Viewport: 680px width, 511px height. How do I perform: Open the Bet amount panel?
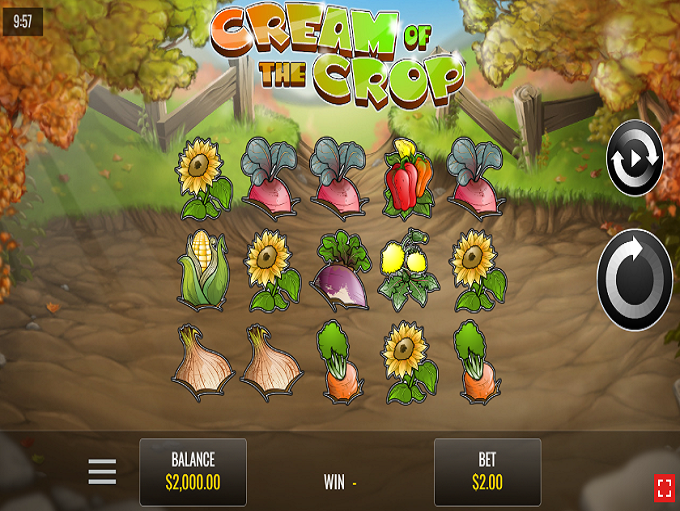pos(487,471)
